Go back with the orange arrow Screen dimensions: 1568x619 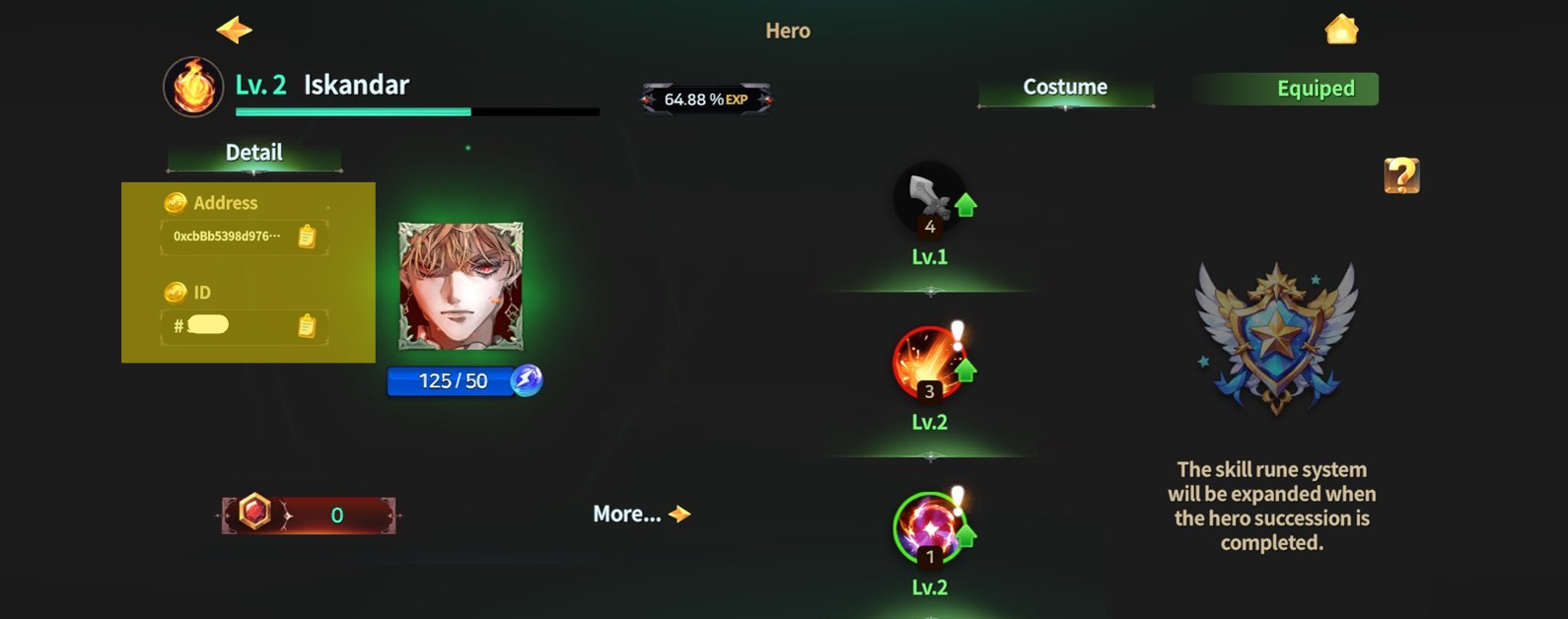[x=234, y=30]
